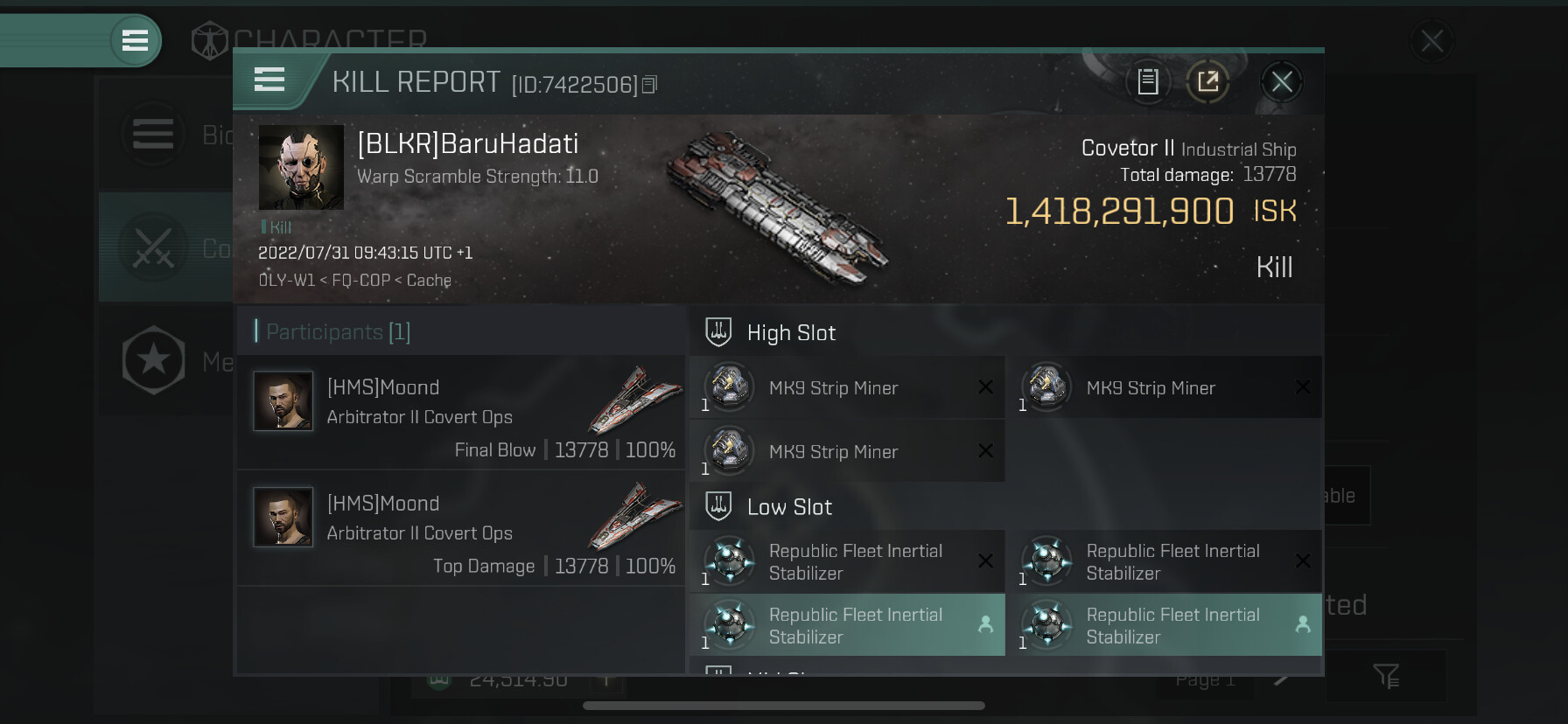The height and width of the screenshot is (724, 1568).
Task: View BaruHadati's character portrait
Action: 301,167
